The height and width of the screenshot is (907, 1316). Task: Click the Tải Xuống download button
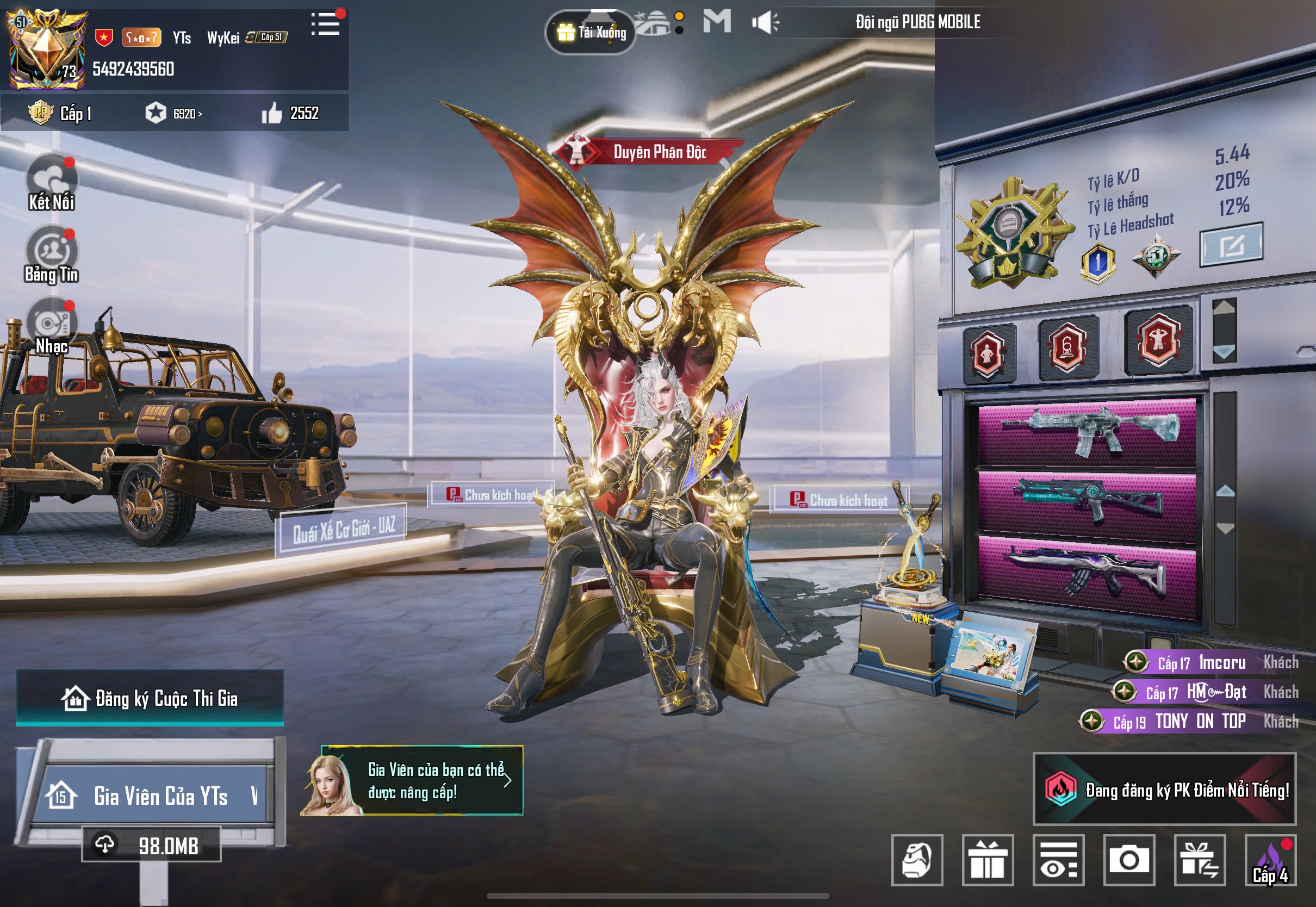(x=591, y=33)
